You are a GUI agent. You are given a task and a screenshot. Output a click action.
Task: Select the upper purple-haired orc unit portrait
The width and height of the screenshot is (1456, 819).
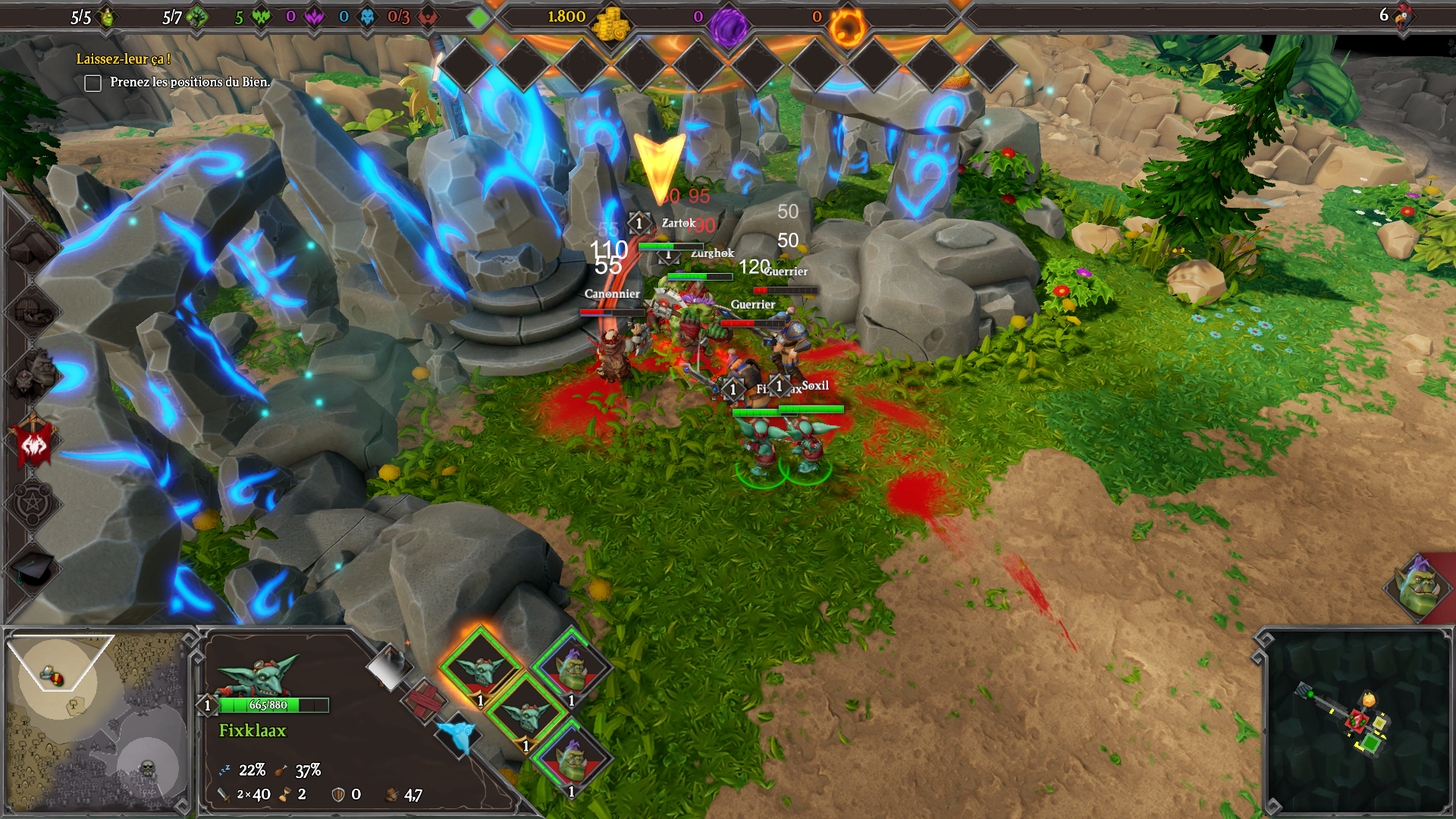click(x=572, y=667)
